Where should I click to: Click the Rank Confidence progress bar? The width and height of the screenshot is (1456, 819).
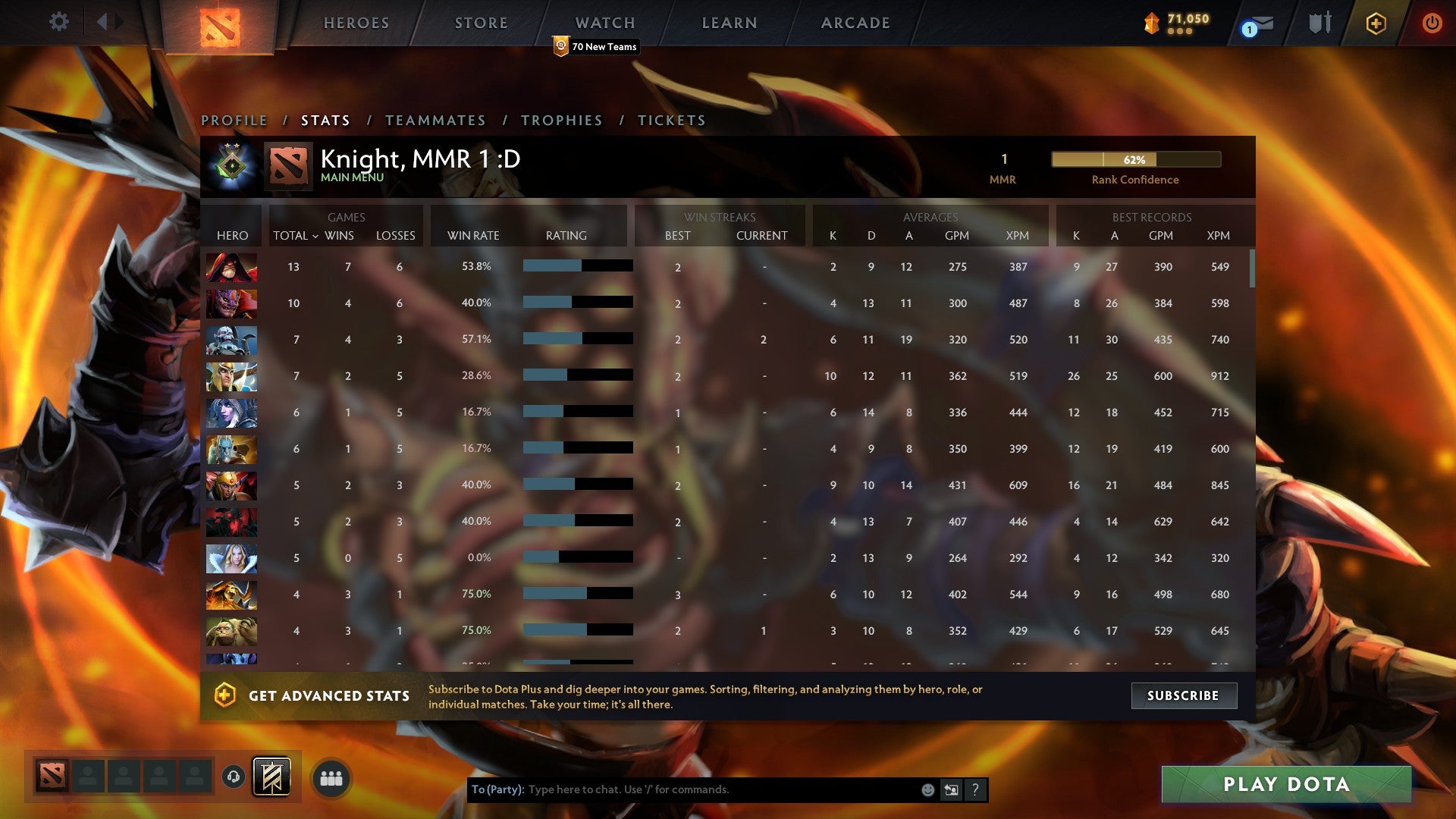(x=1135, y=160)
